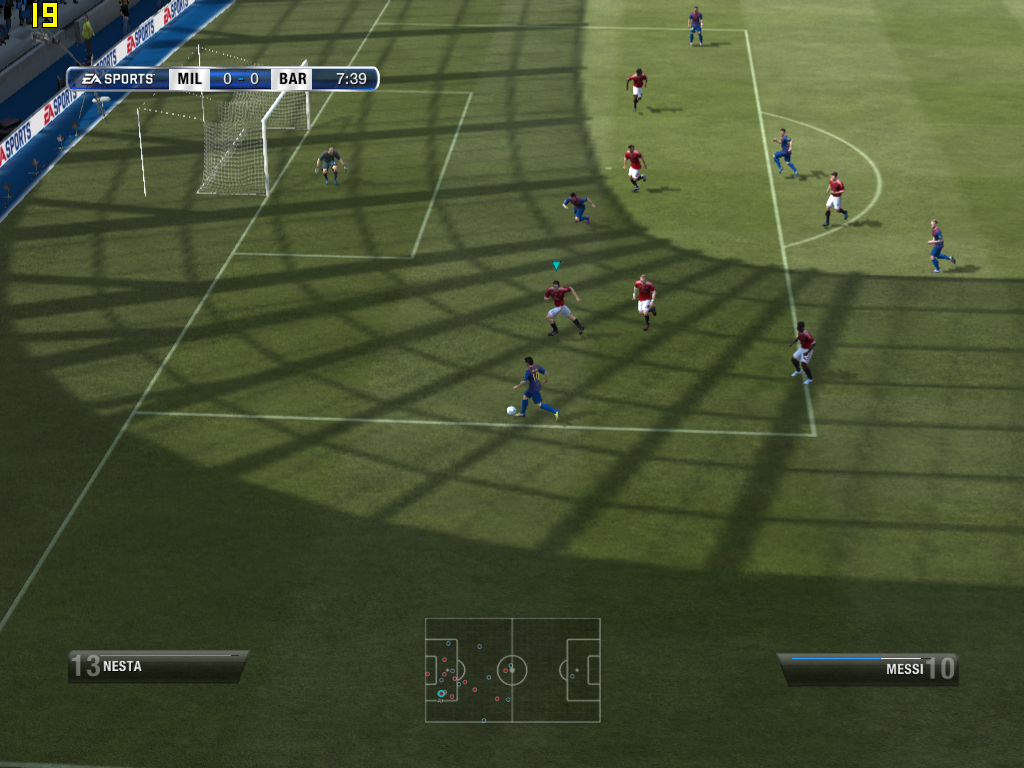Click the pitch radar minimap
1024x768 pixels.
point(512,669)
